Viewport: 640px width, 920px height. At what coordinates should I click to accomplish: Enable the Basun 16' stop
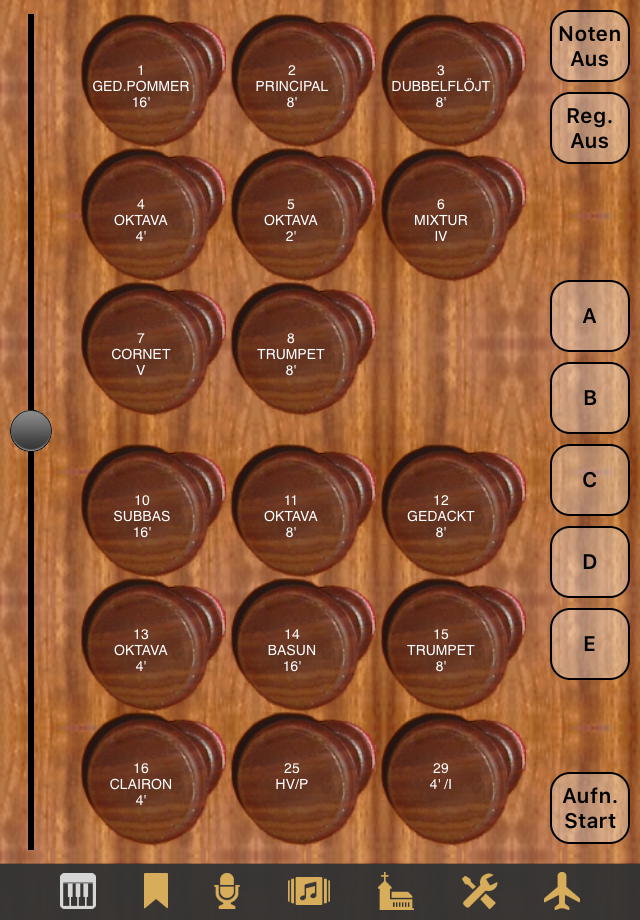point(291,650)
